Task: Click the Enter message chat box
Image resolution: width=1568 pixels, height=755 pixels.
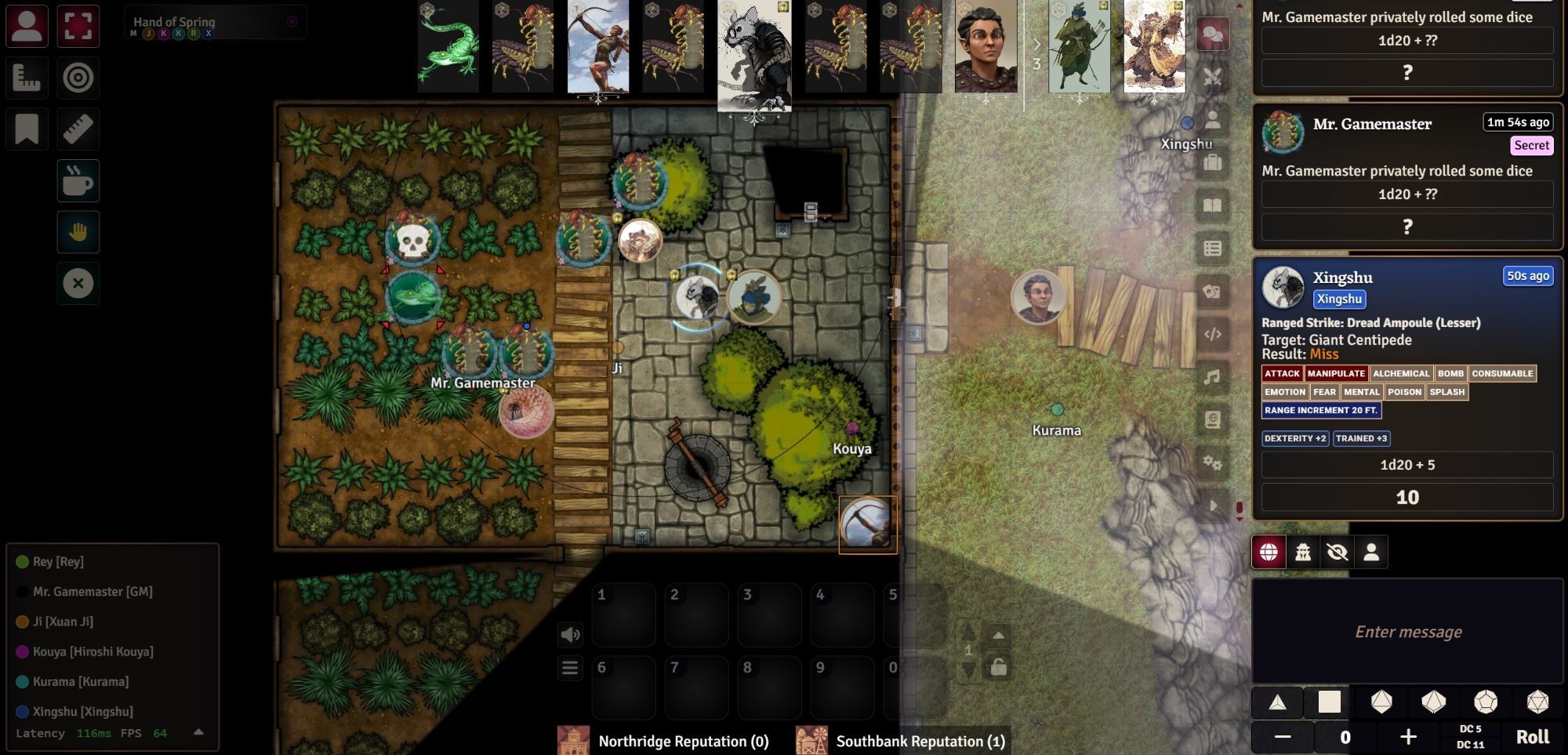Action: click(1407, 632)
